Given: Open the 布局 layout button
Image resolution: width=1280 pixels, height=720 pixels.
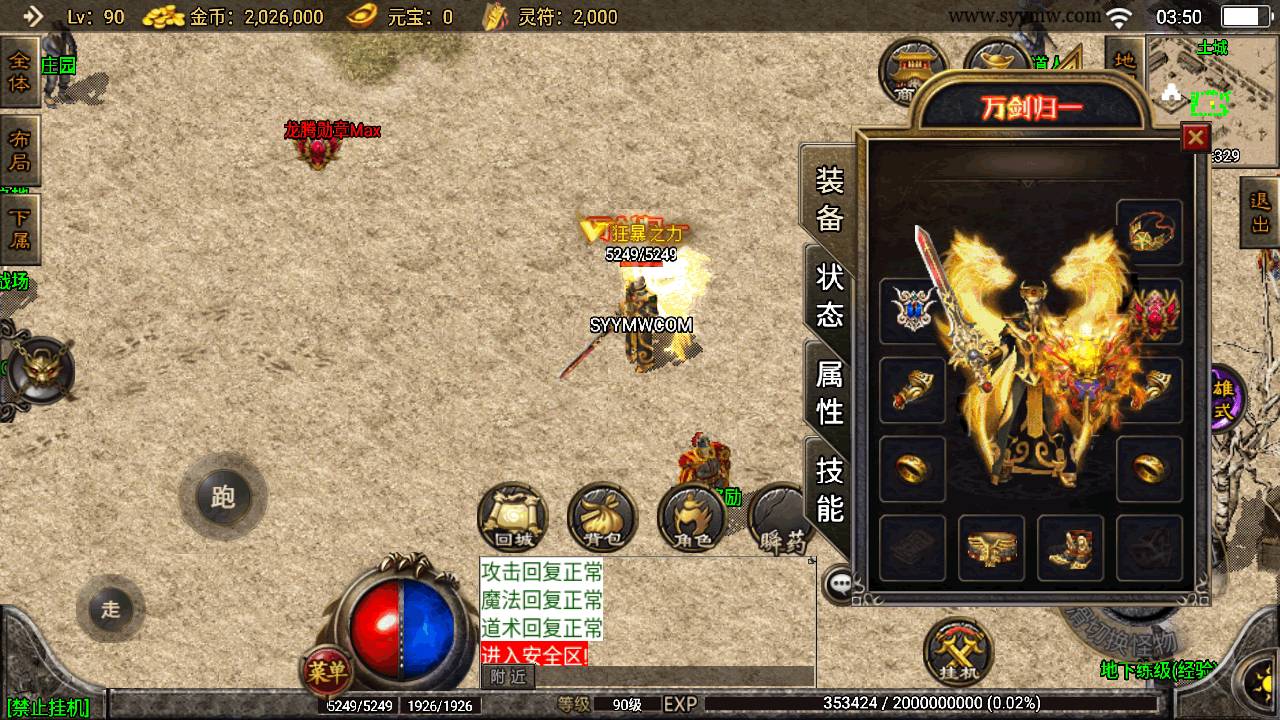Looking at the screenshot, I should 20,150.
